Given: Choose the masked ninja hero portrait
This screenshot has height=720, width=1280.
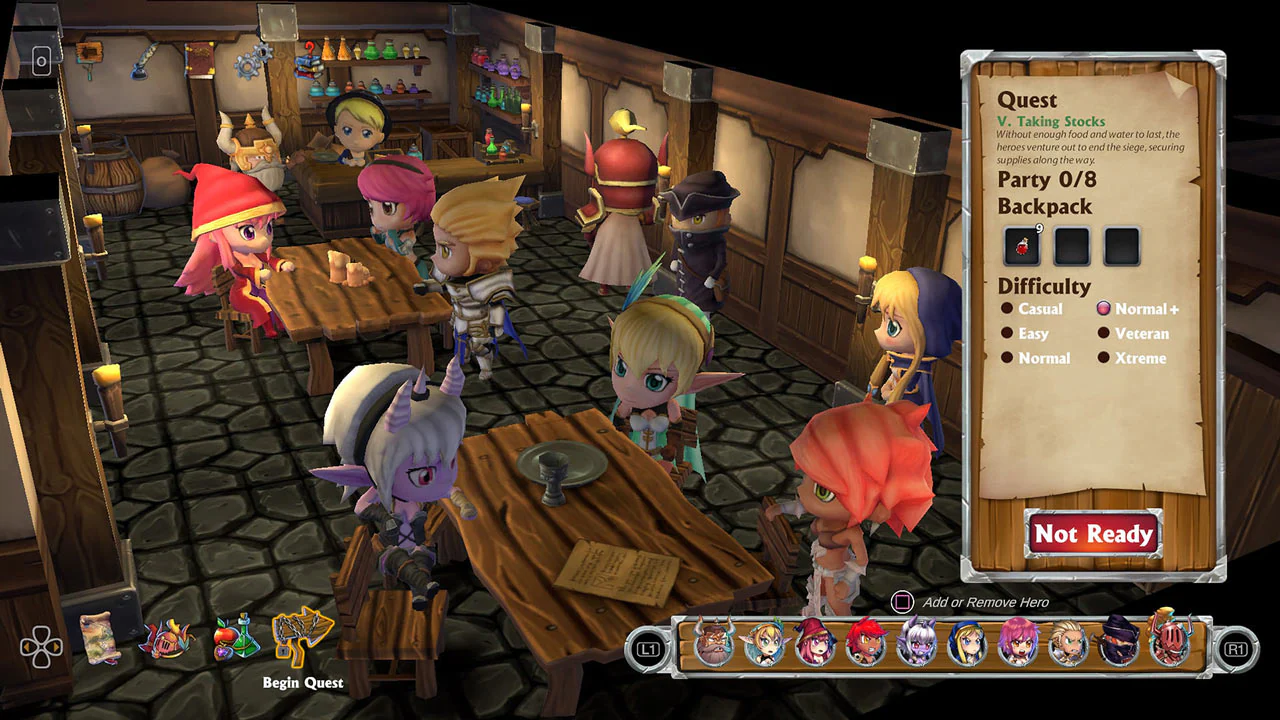Looking at the screenshot, I should click(1118, 643).
